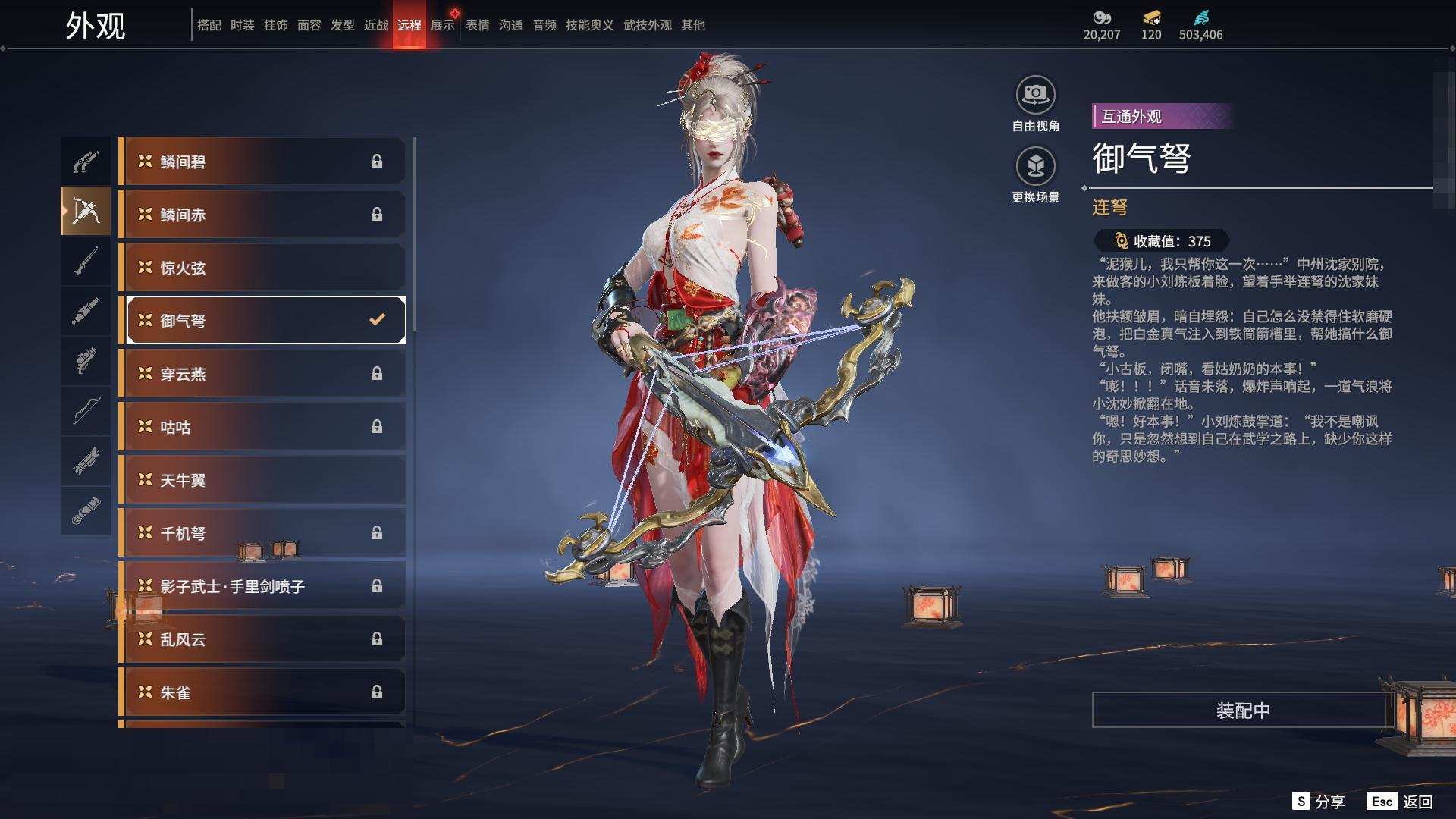Select the 鳞间碧 skin entry

[262, 162]
